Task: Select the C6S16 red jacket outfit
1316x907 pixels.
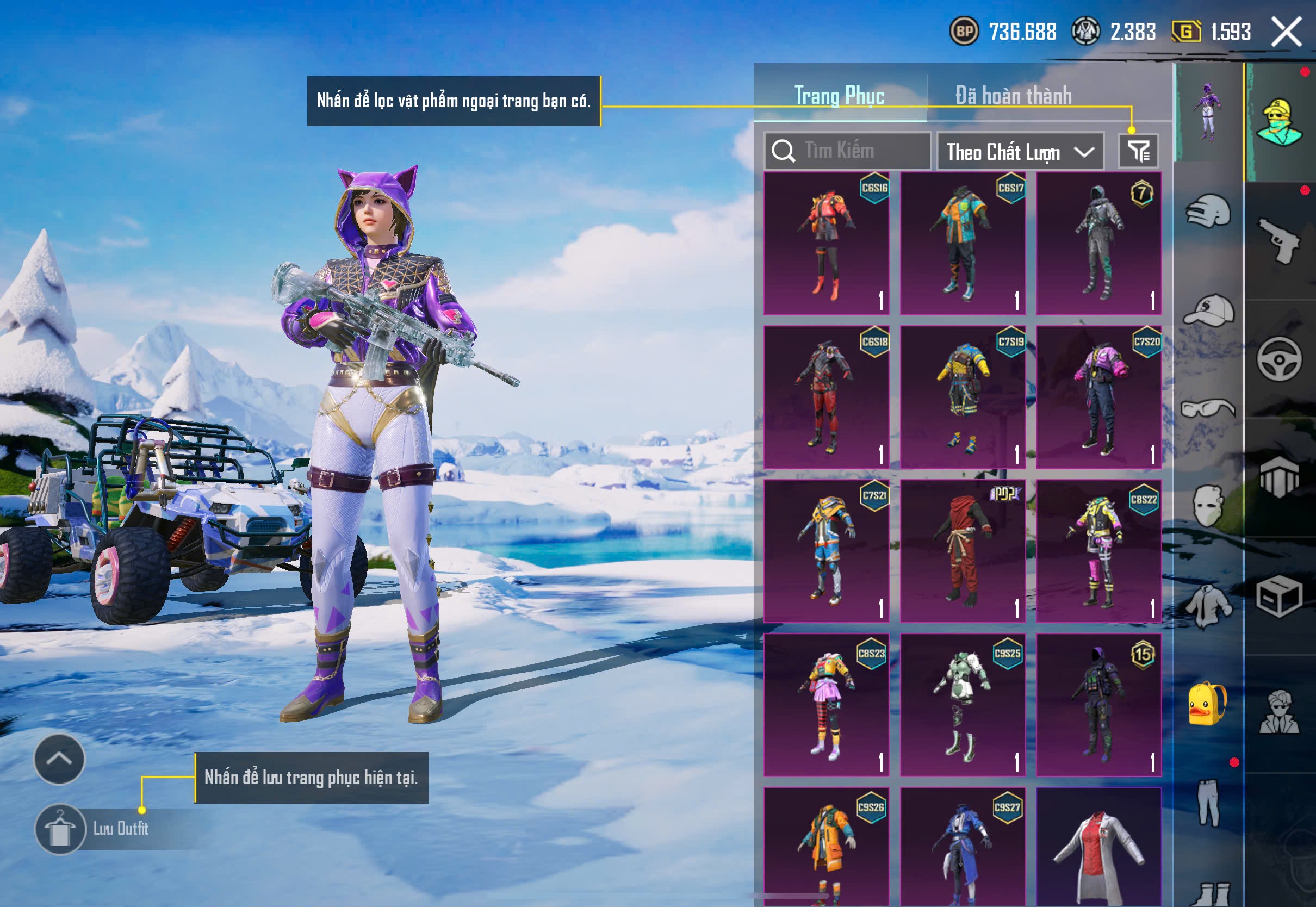Action: 826,243
